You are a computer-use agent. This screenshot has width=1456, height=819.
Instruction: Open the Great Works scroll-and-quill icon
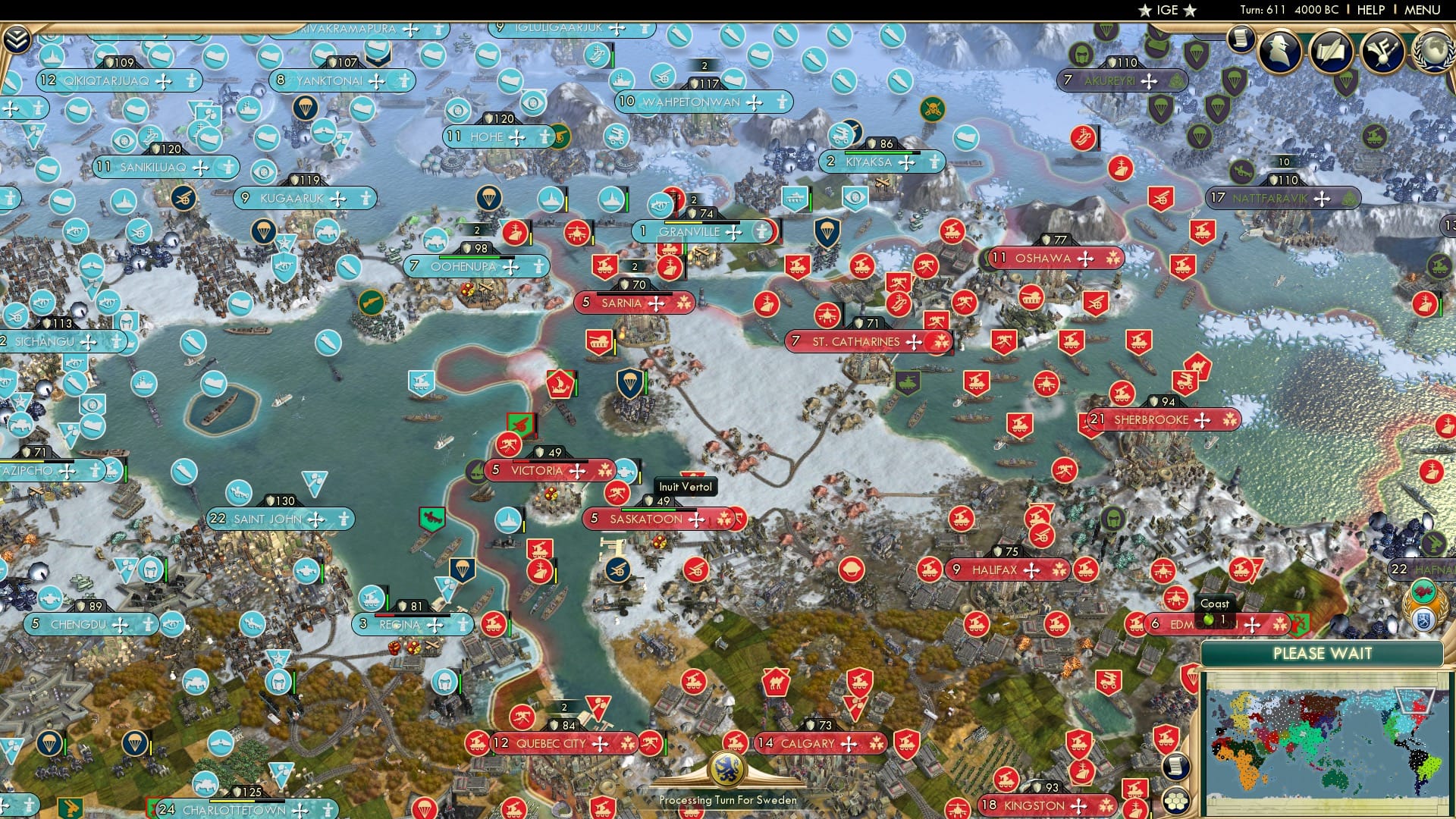1332,52
